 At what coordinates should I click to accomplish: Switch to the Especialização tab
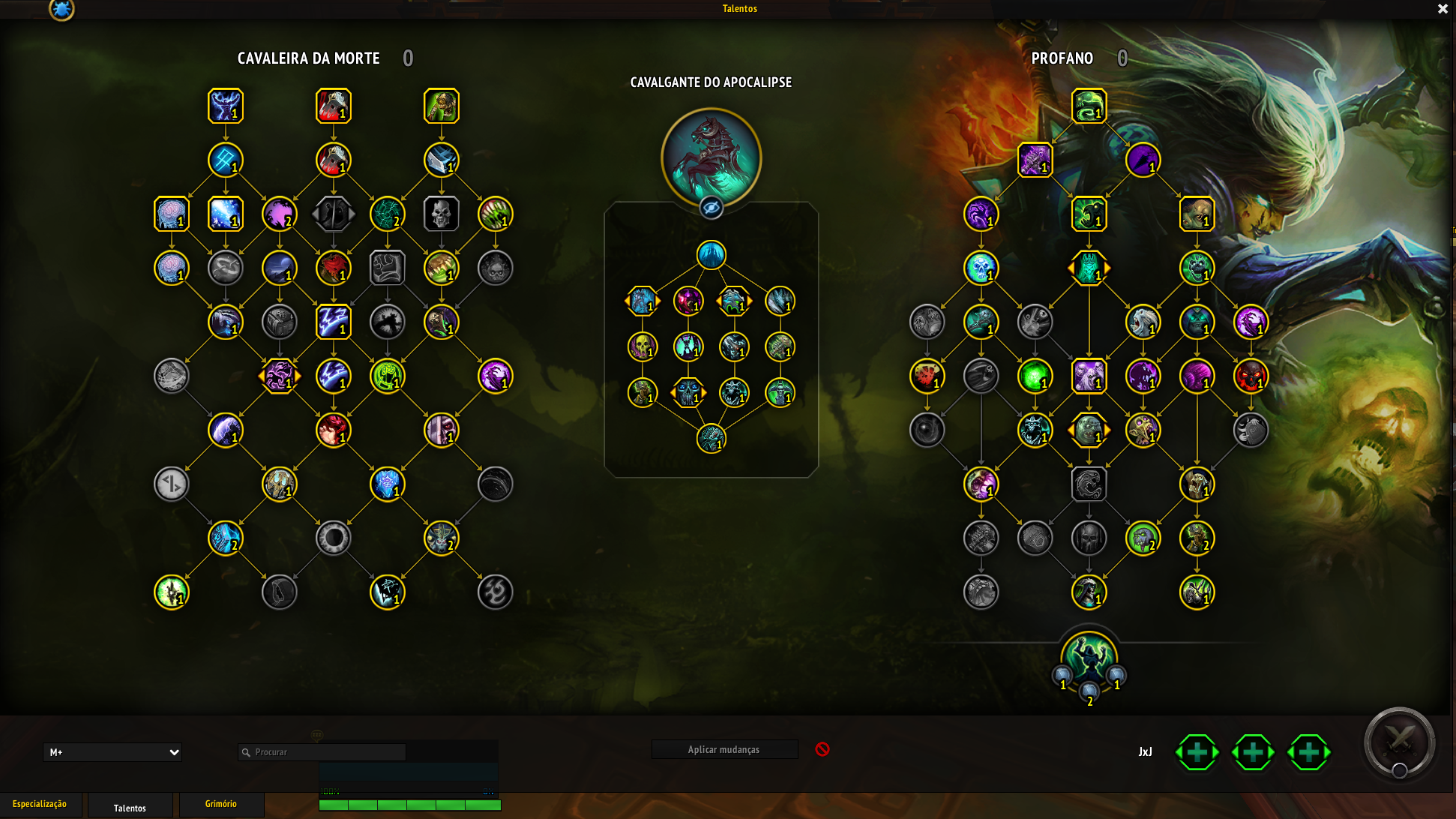(x=40, y=804)
